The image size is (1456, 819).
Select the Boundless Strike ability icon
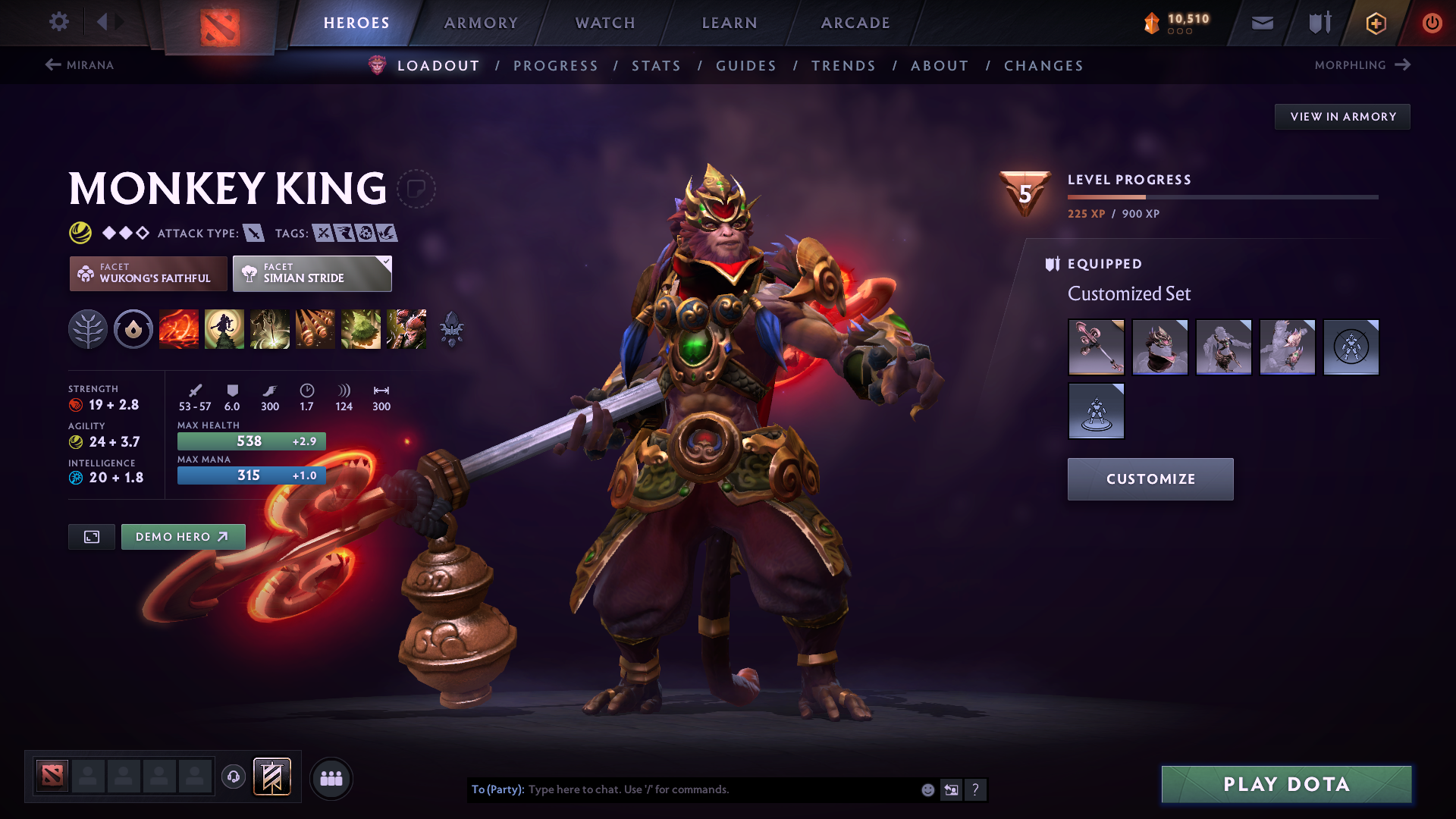[179, 329]
